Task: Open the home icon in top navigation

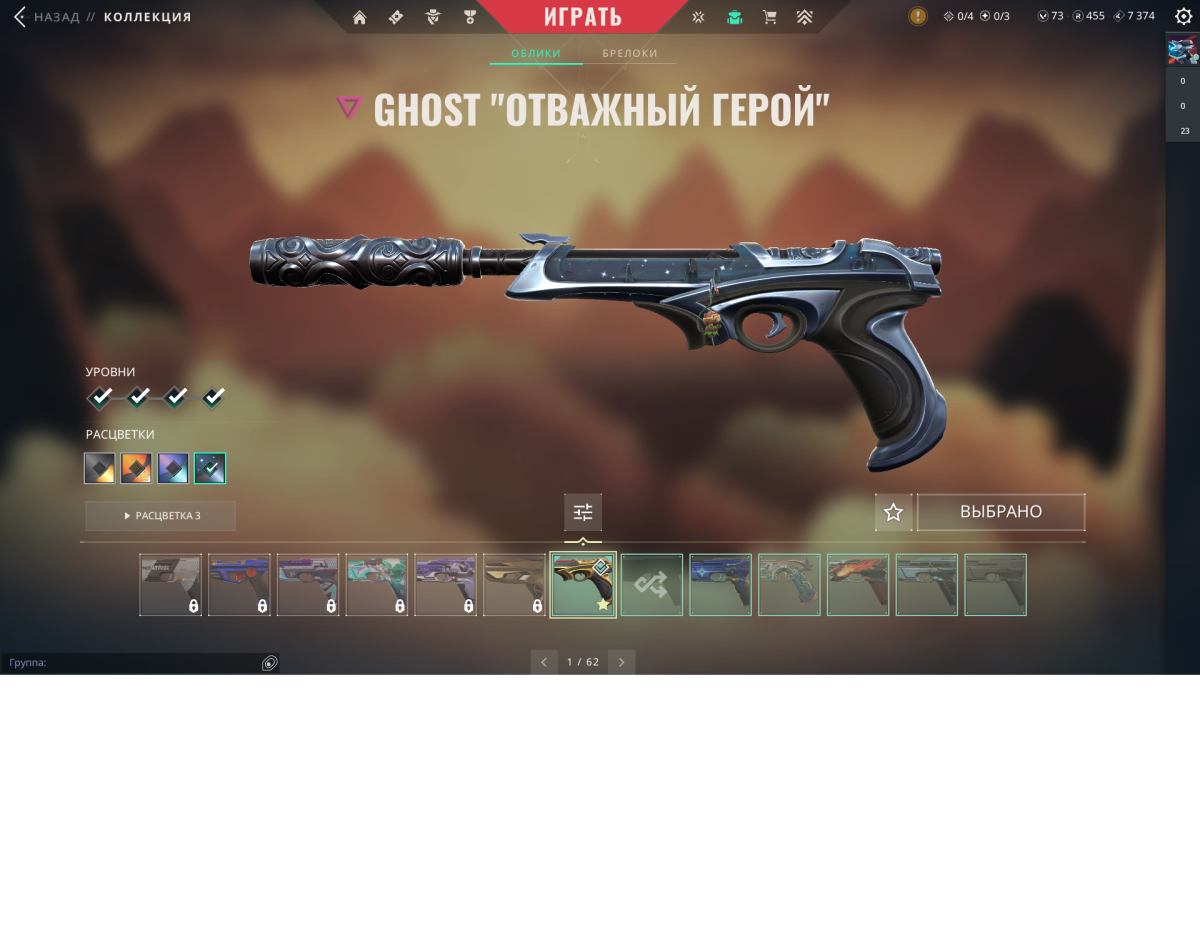Action: 360,17
